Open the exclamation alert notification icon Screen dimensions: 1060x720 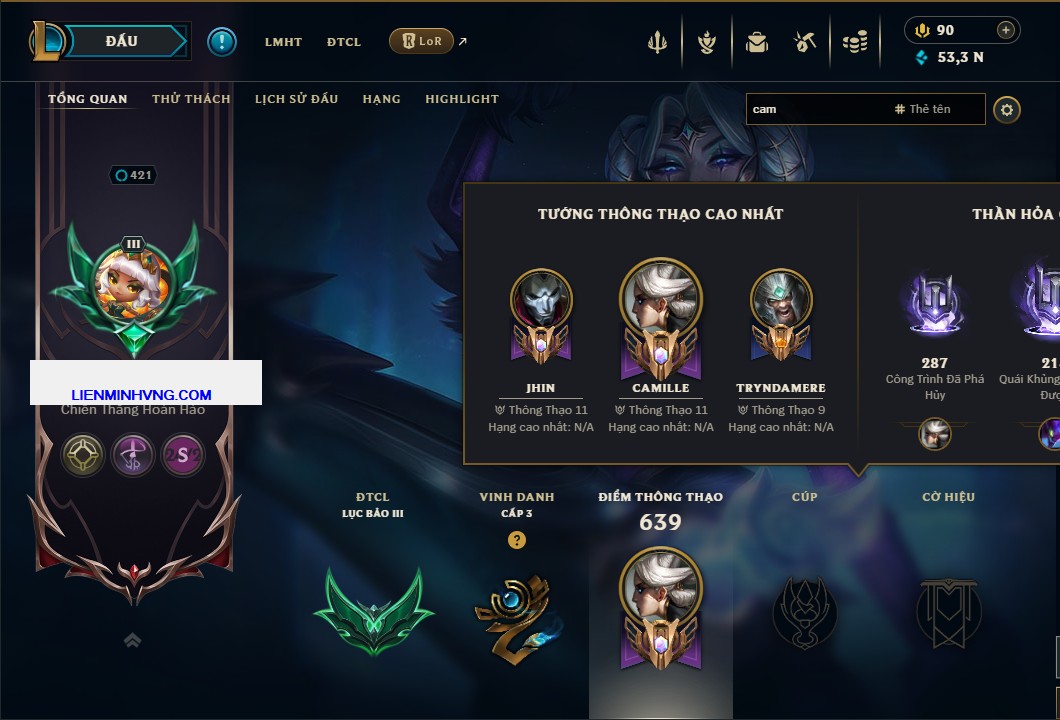[222, 41]
